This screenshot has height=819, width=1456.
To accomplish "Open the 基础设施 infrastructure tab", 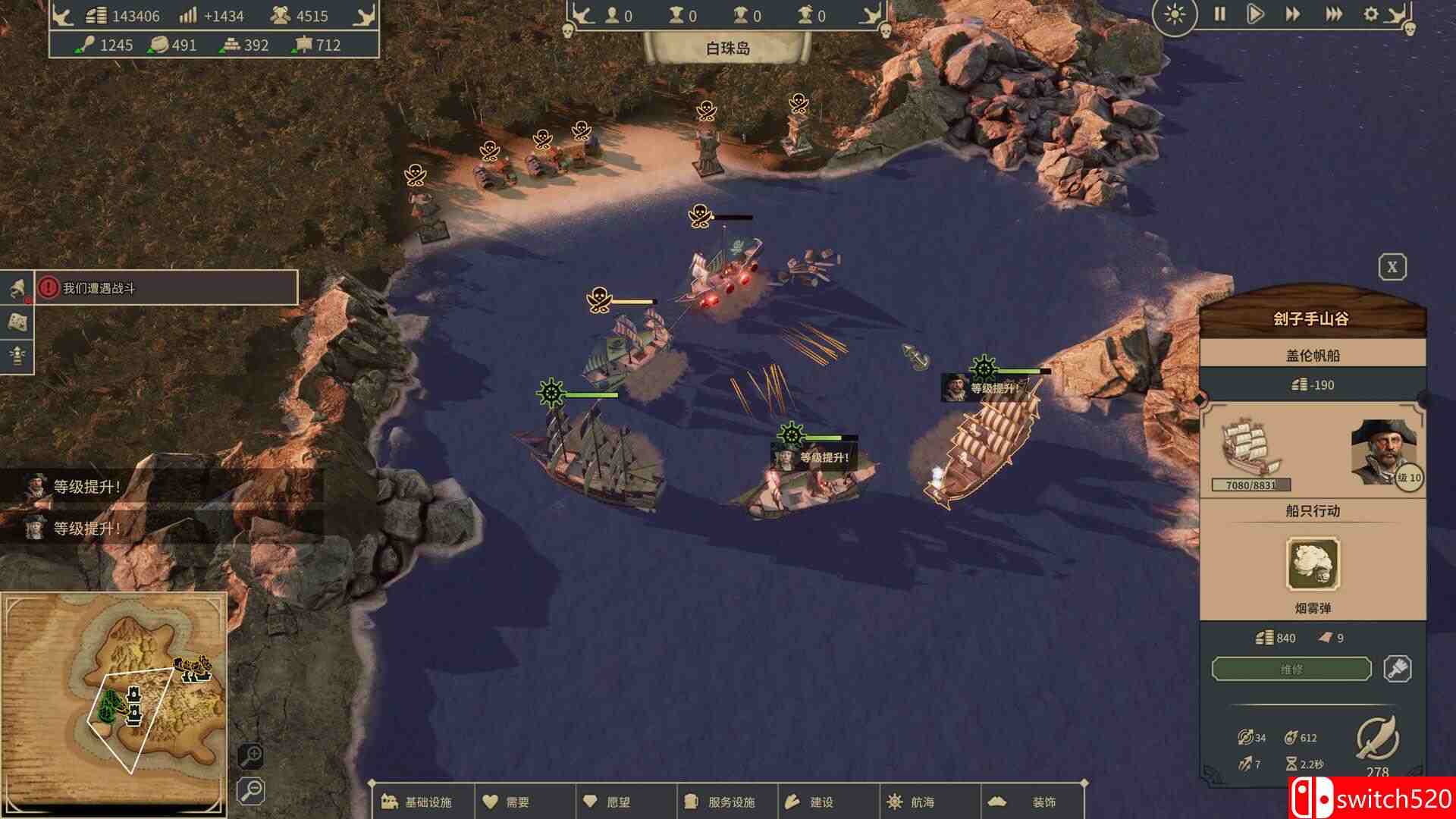I will 419,802.
